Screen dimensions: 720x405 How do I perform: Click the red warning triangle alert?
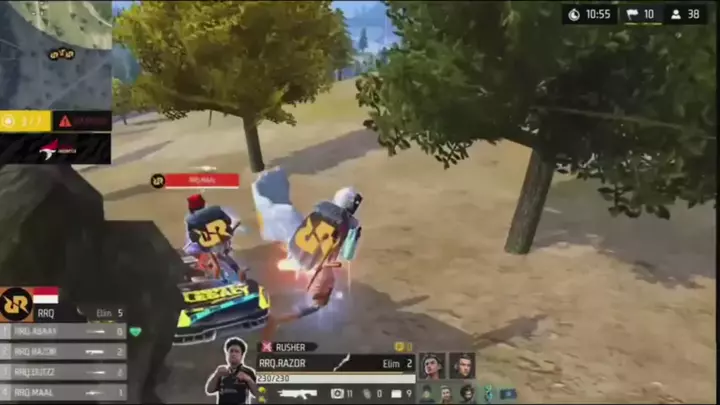point(65,121)
